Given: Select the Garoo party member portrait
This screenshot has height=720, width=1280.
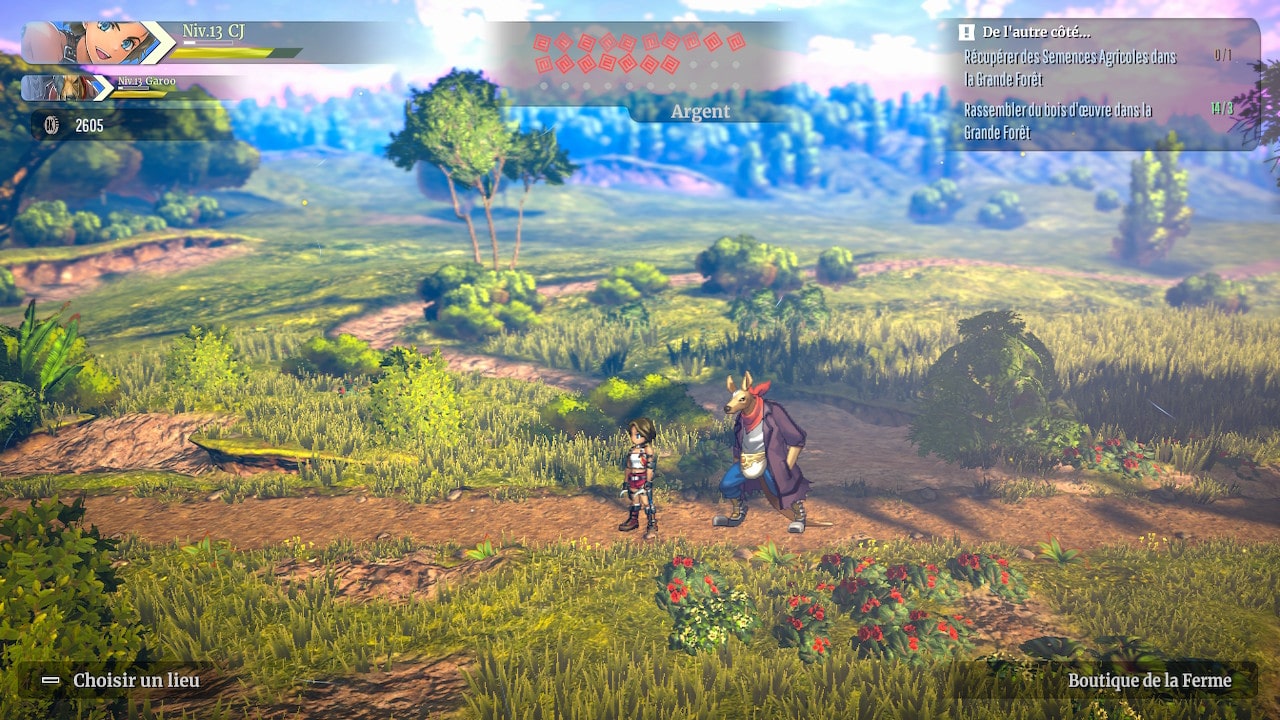Looking at the screenshot, I should (58, 88).
